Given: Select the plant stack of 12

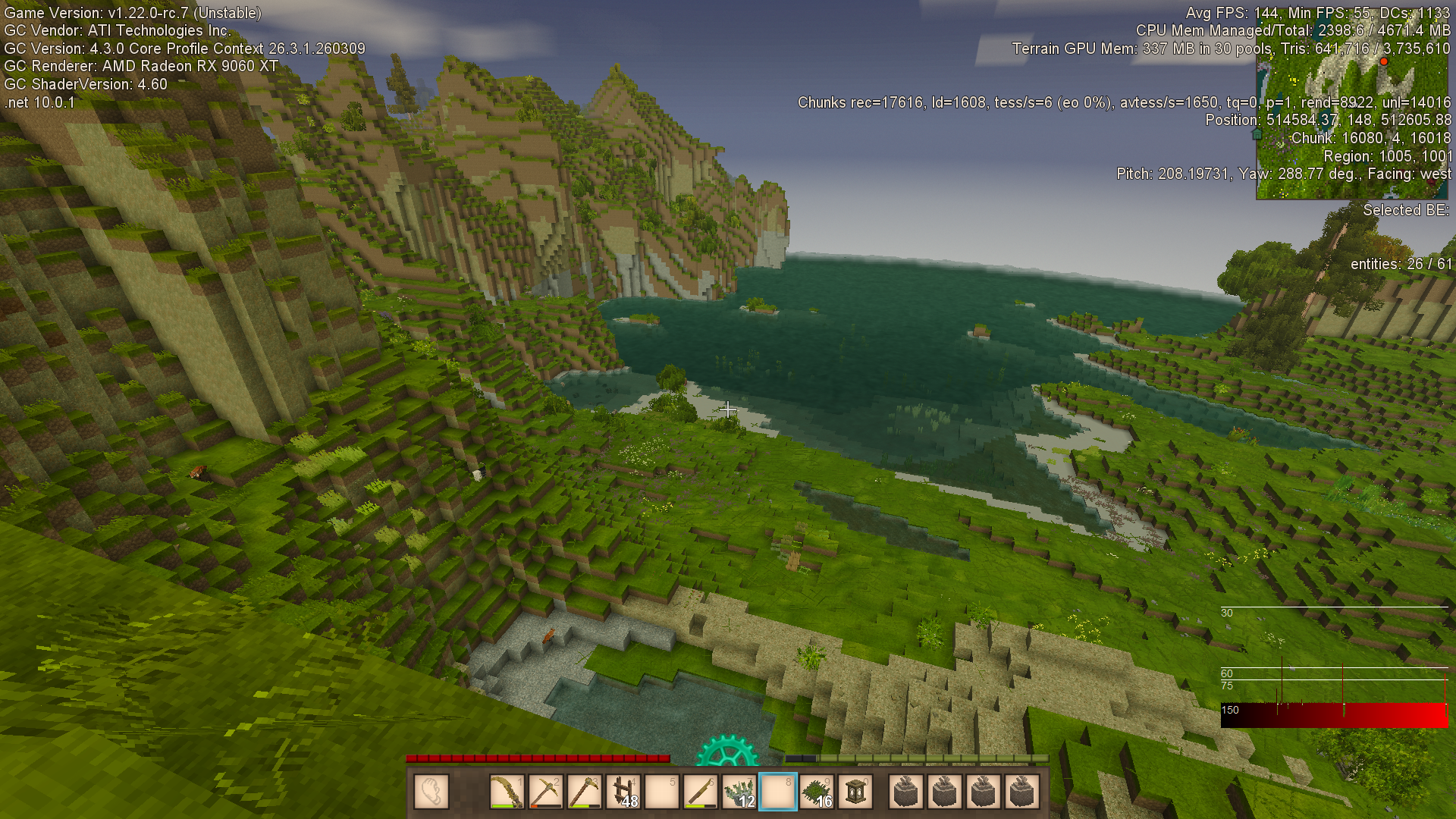Looking at the screenshot, I should pyautogui.click(x=739, y=792).
